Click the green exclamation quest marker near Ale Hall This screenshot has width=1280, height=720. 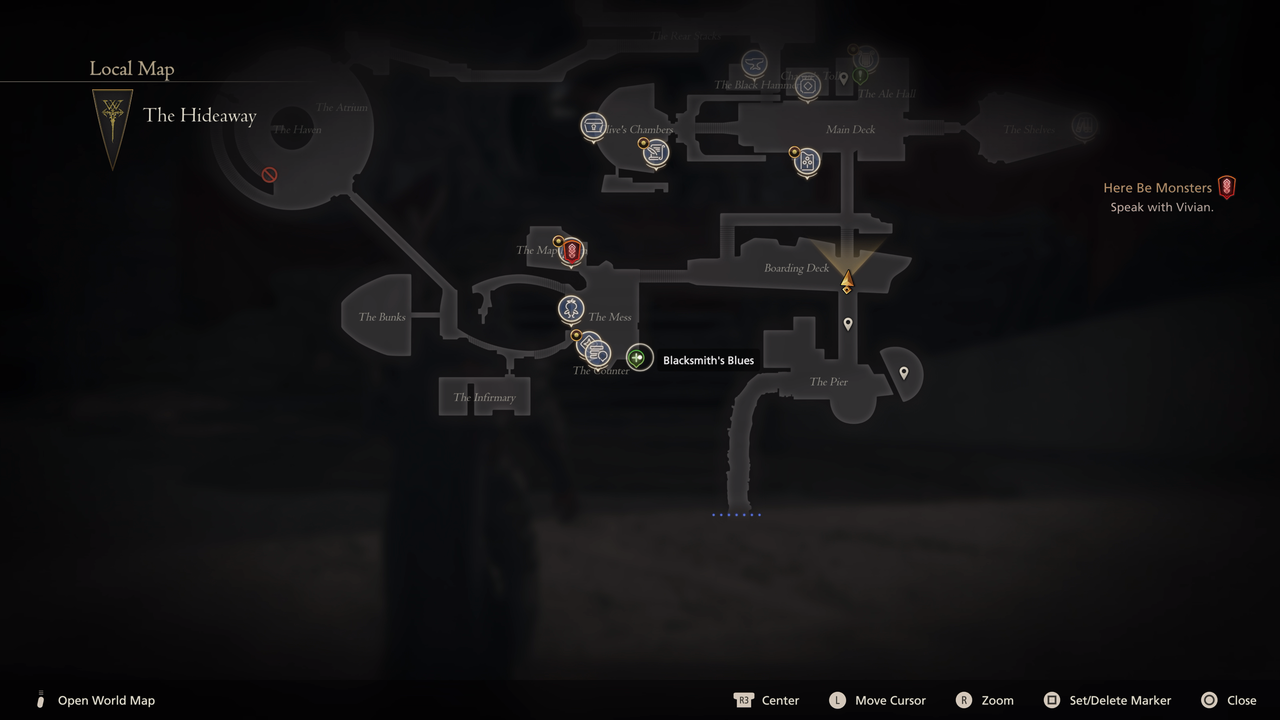pyautogui.click(x=860, y=75)
